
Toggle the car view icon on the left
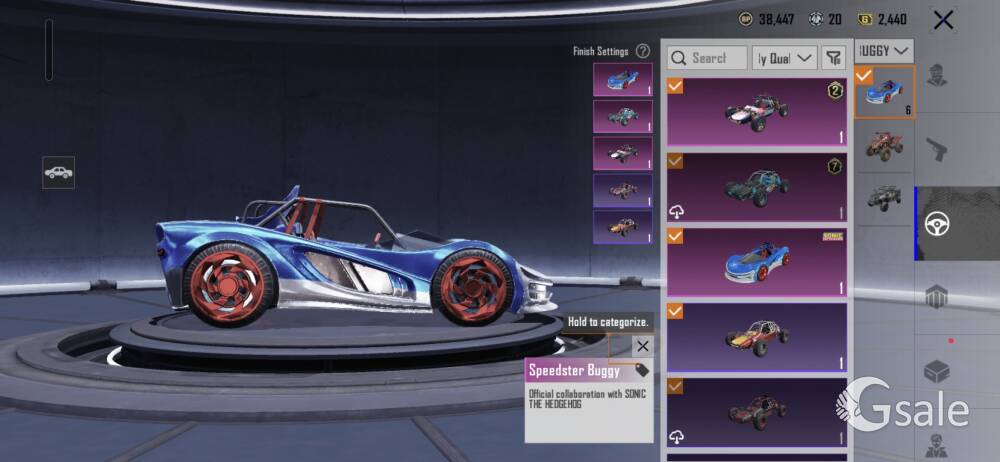click(58, 172)
